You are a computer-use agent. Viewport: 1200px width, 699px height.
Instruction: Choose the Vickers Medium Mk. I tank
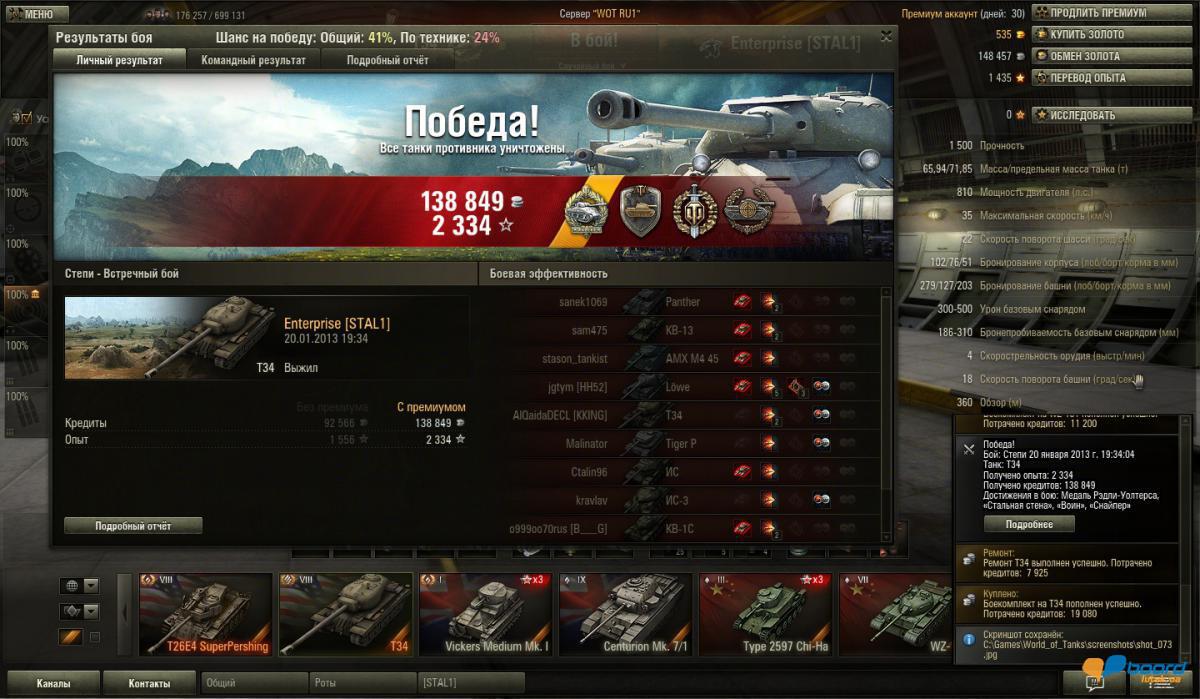(486, 614)
